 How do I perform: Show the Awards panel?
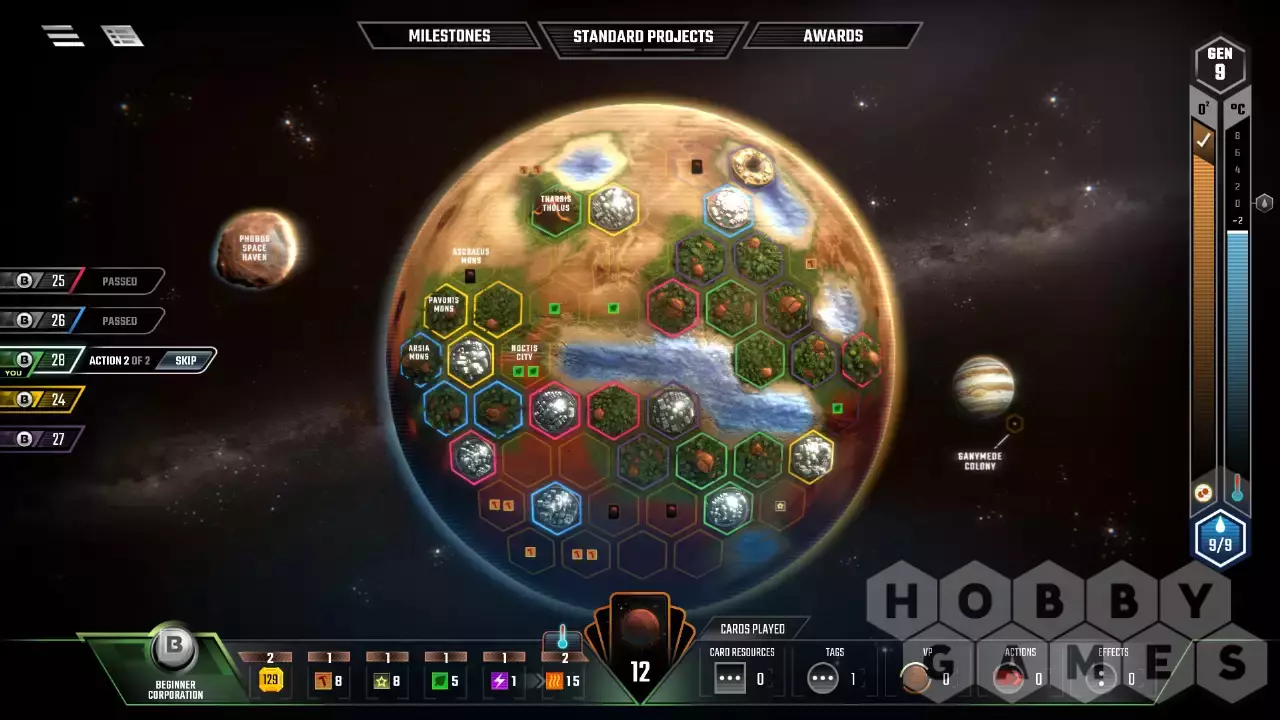click(x=832, y=36)
